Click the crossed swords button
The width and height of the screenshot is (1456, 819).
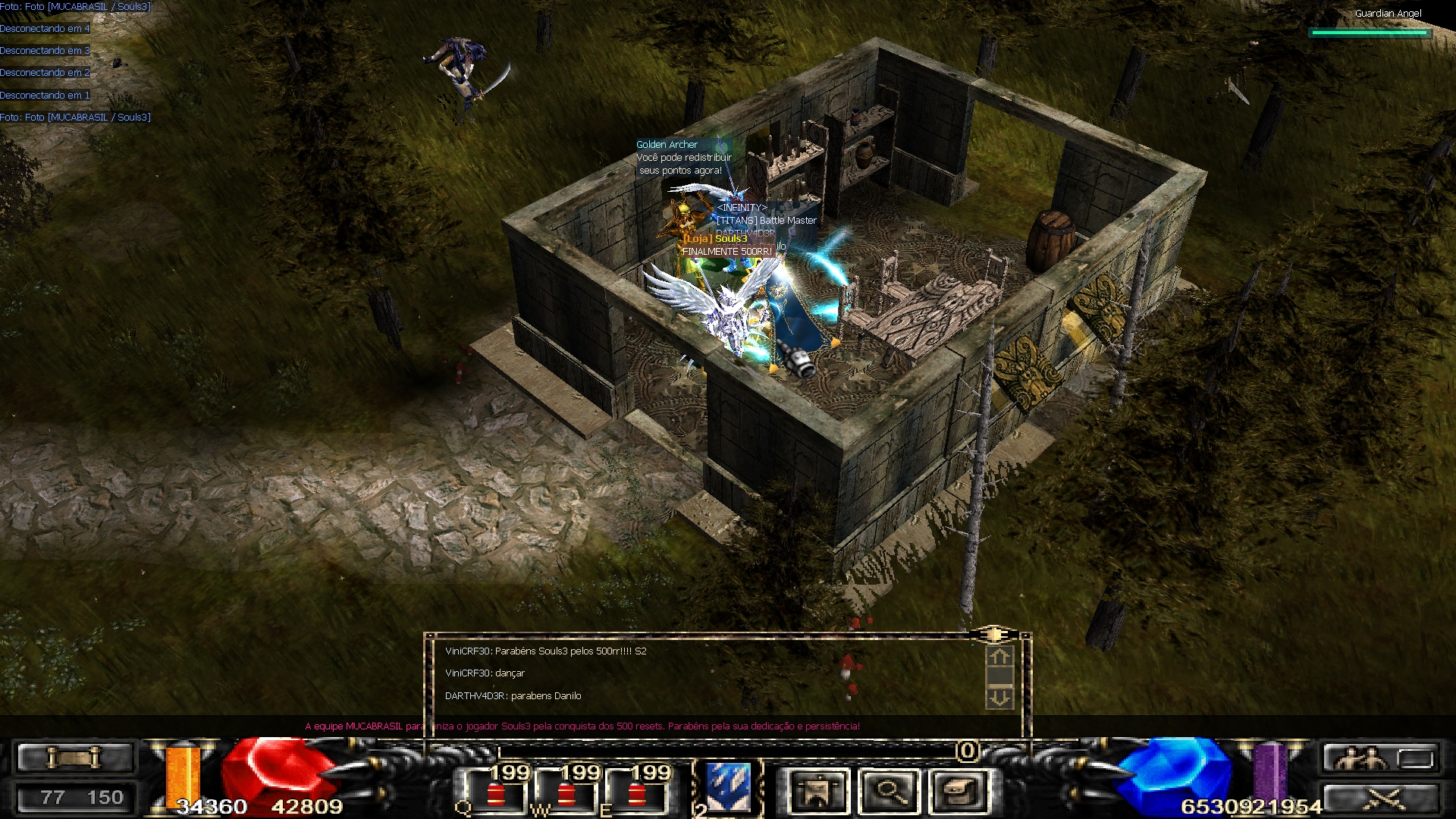click(1380, 799)
